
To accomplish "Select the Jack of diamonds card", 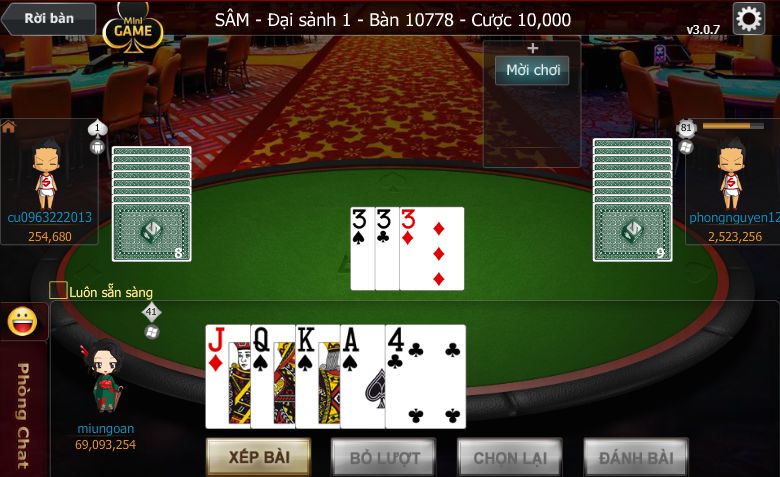I will click(227, 376).
